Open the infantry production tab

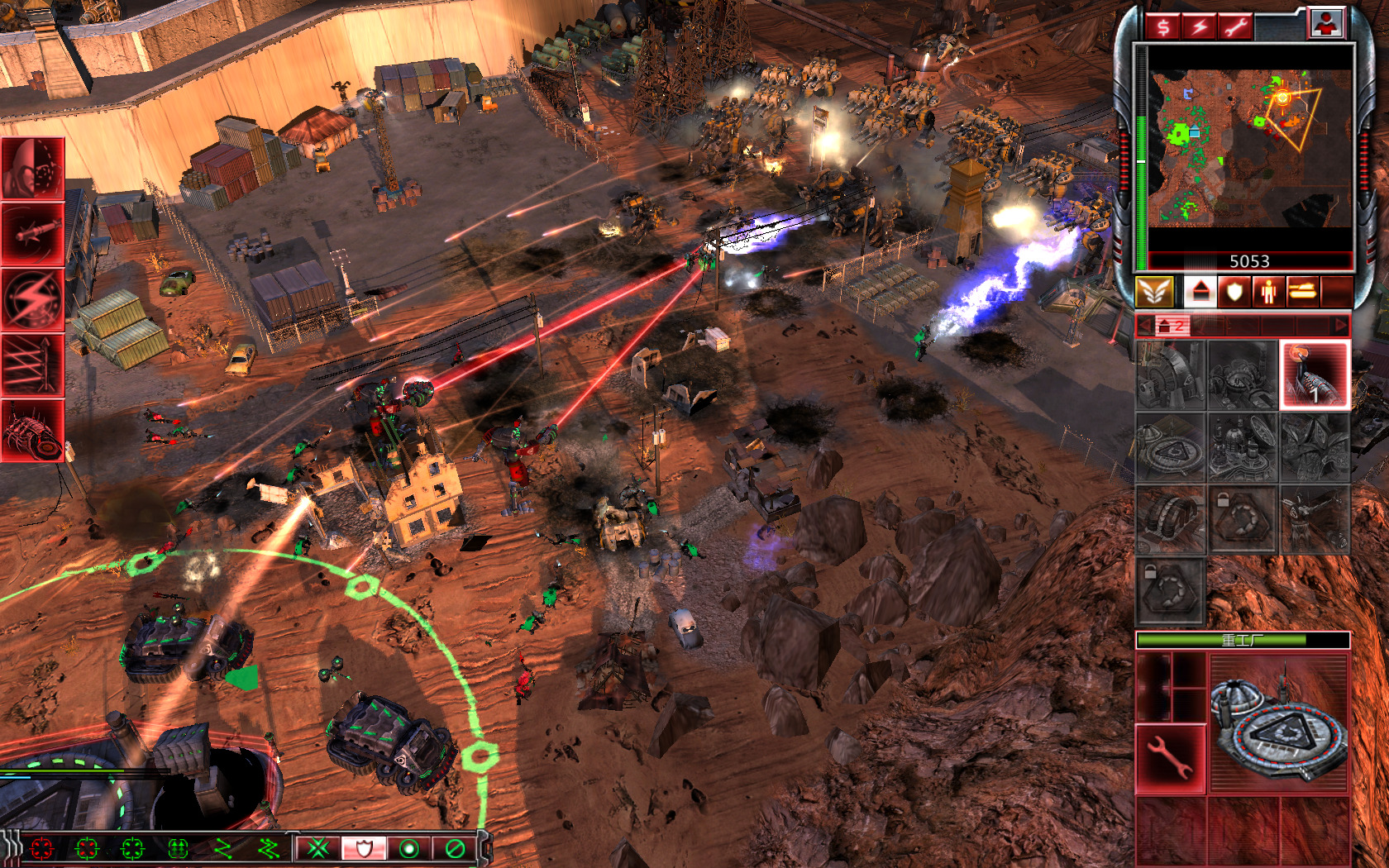[1268, 292]
